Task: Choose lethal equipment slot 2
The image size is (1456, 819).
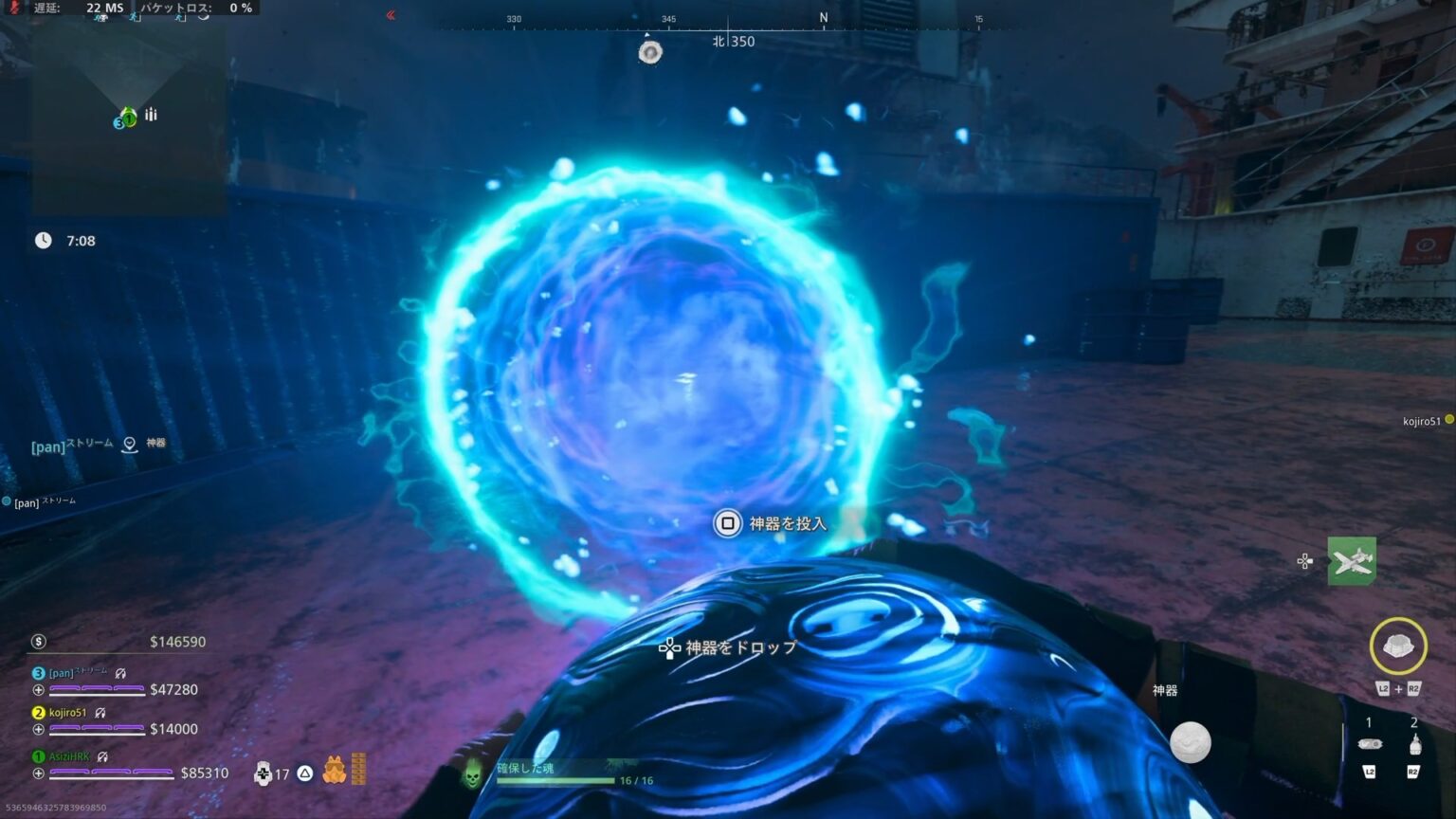Action: click(1414, 744)
